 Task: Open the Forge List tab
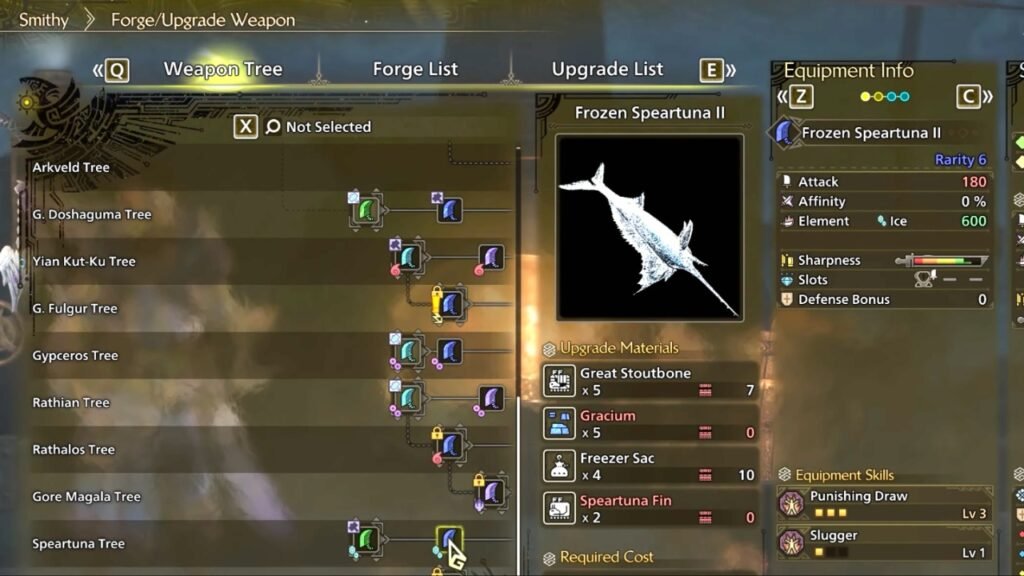click(x=415, y=69)
